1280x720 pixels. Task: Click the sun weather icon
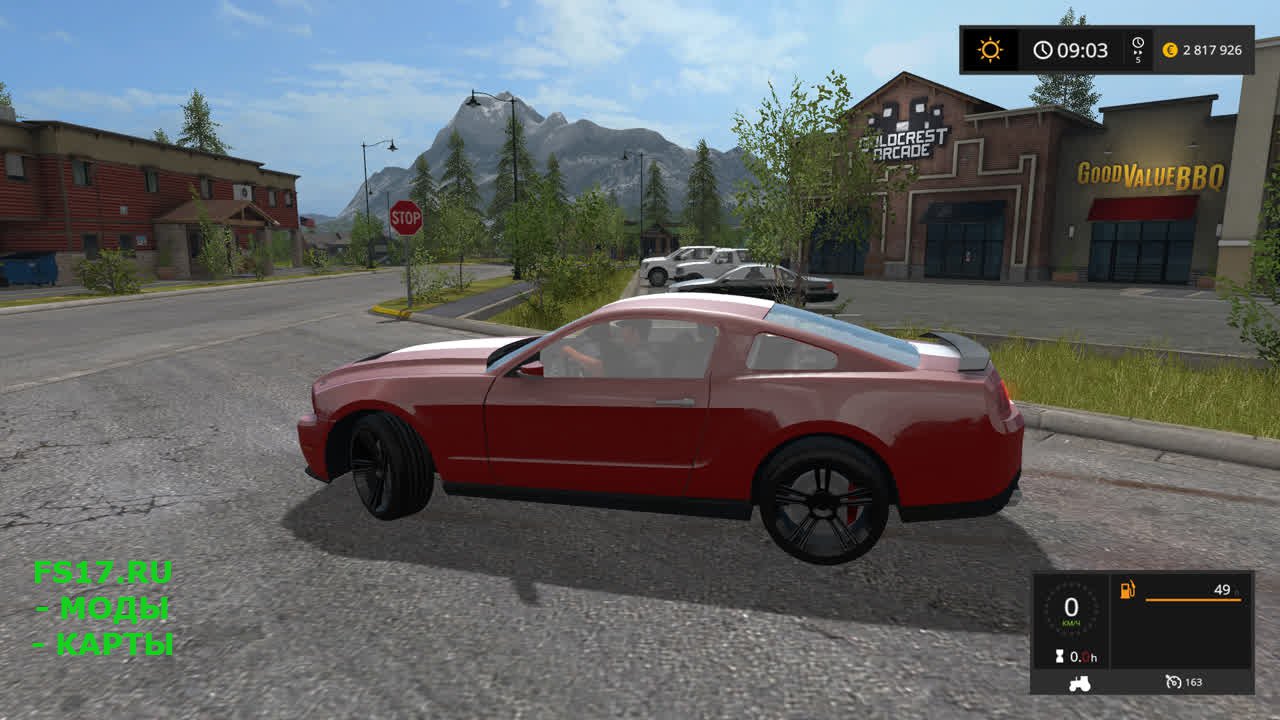click(990, 50)
